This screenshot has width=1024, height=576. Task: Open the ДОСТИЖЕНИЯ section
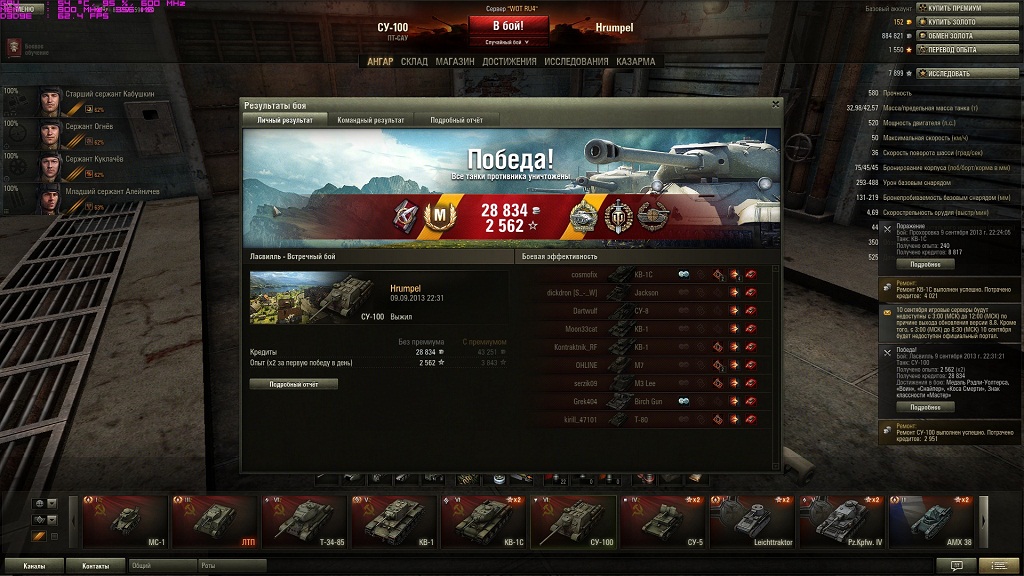[x=509, y=61]
